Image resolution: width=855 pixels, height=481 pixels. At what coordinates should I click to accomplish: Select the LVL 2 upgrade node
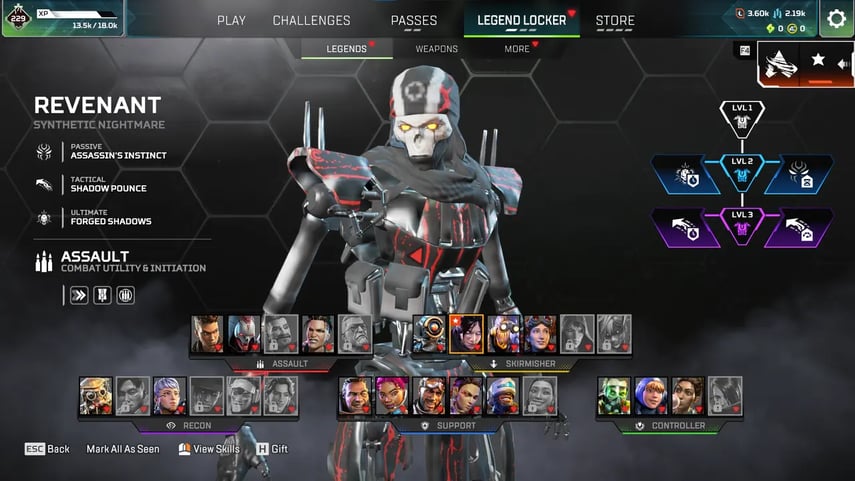[x=741, y=171]
